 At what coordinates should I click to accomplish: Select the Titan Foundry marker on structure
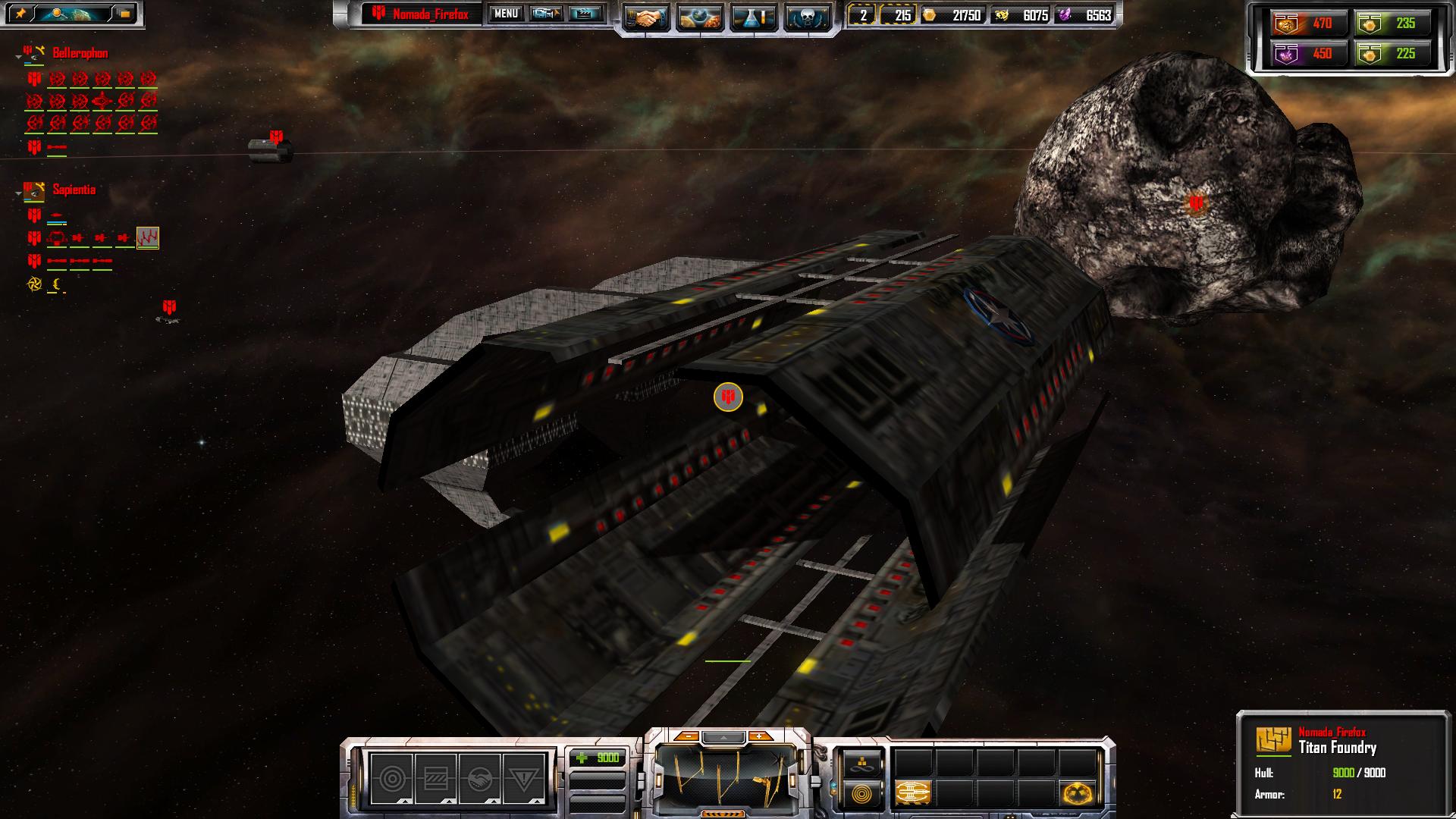[x=728, y=397]
